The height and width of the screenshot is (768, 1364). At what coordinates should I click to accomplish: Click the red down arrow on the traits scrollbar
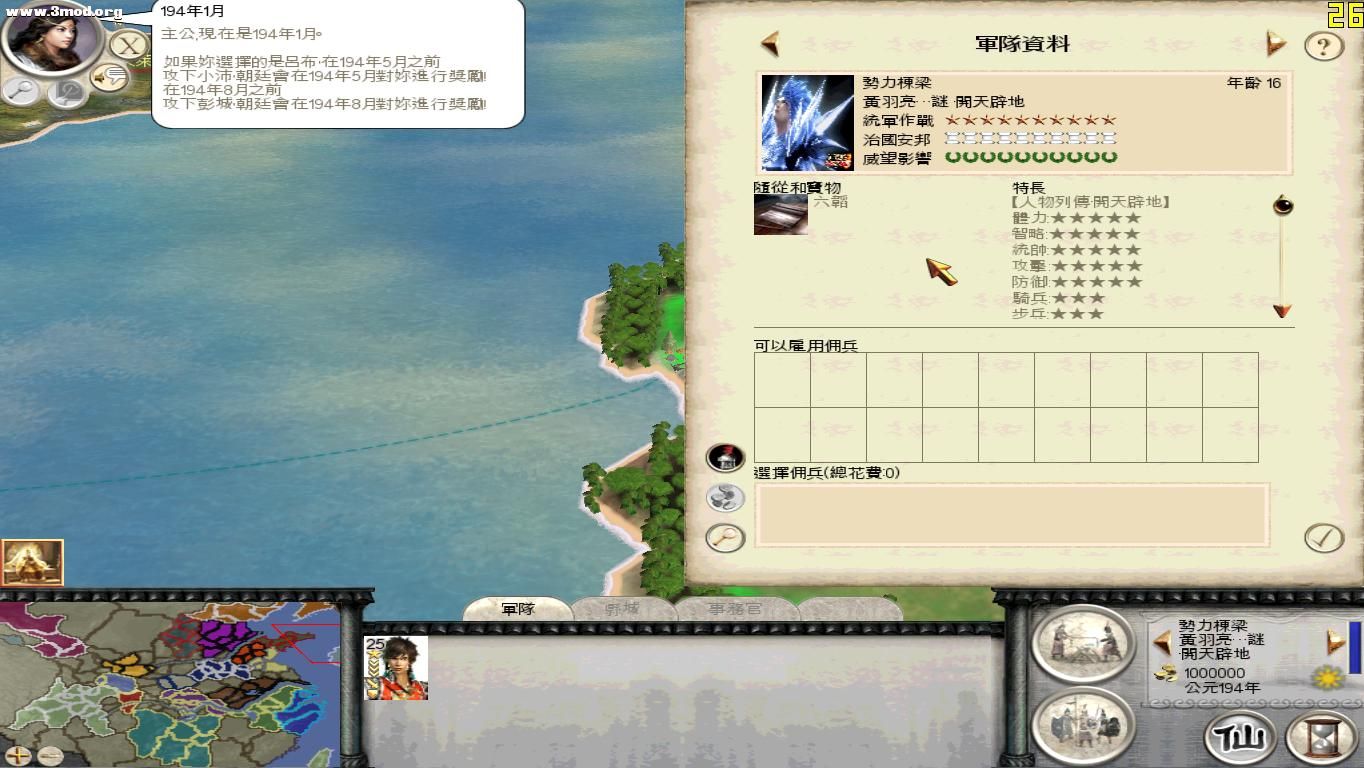1282,313
